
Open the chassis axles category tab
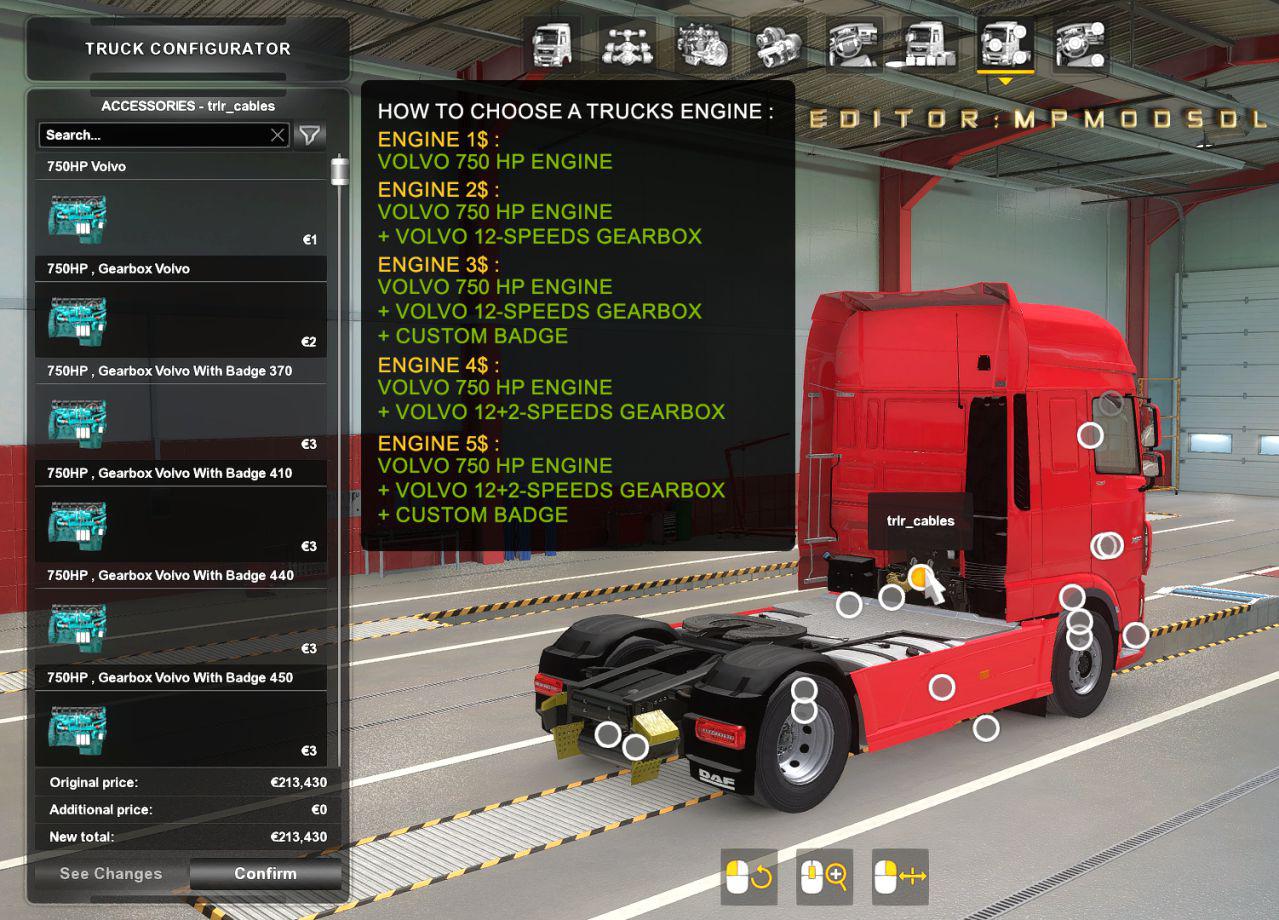pos(628,46)
